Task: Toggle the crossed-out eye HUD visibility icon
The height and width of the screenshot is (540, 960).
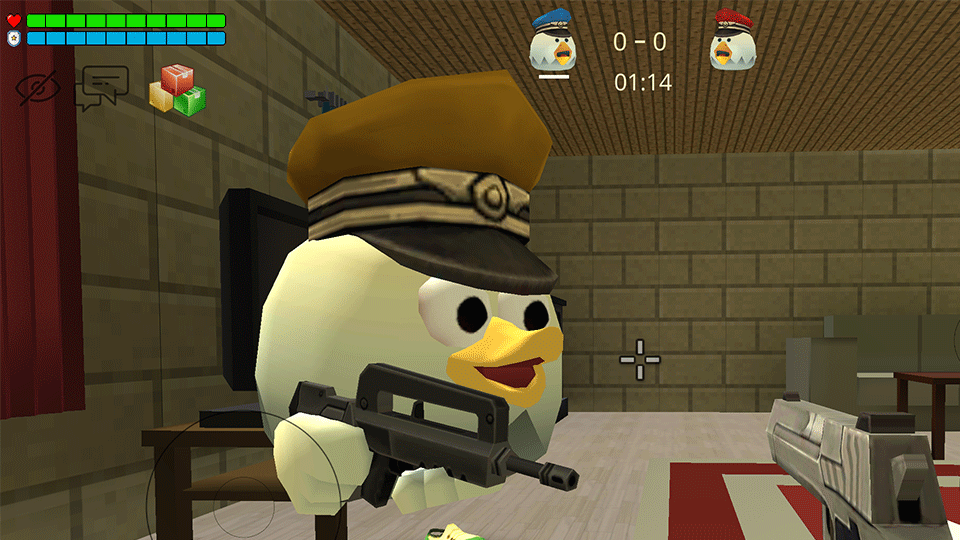Action: pyautogui.click(x=38, y=89)
